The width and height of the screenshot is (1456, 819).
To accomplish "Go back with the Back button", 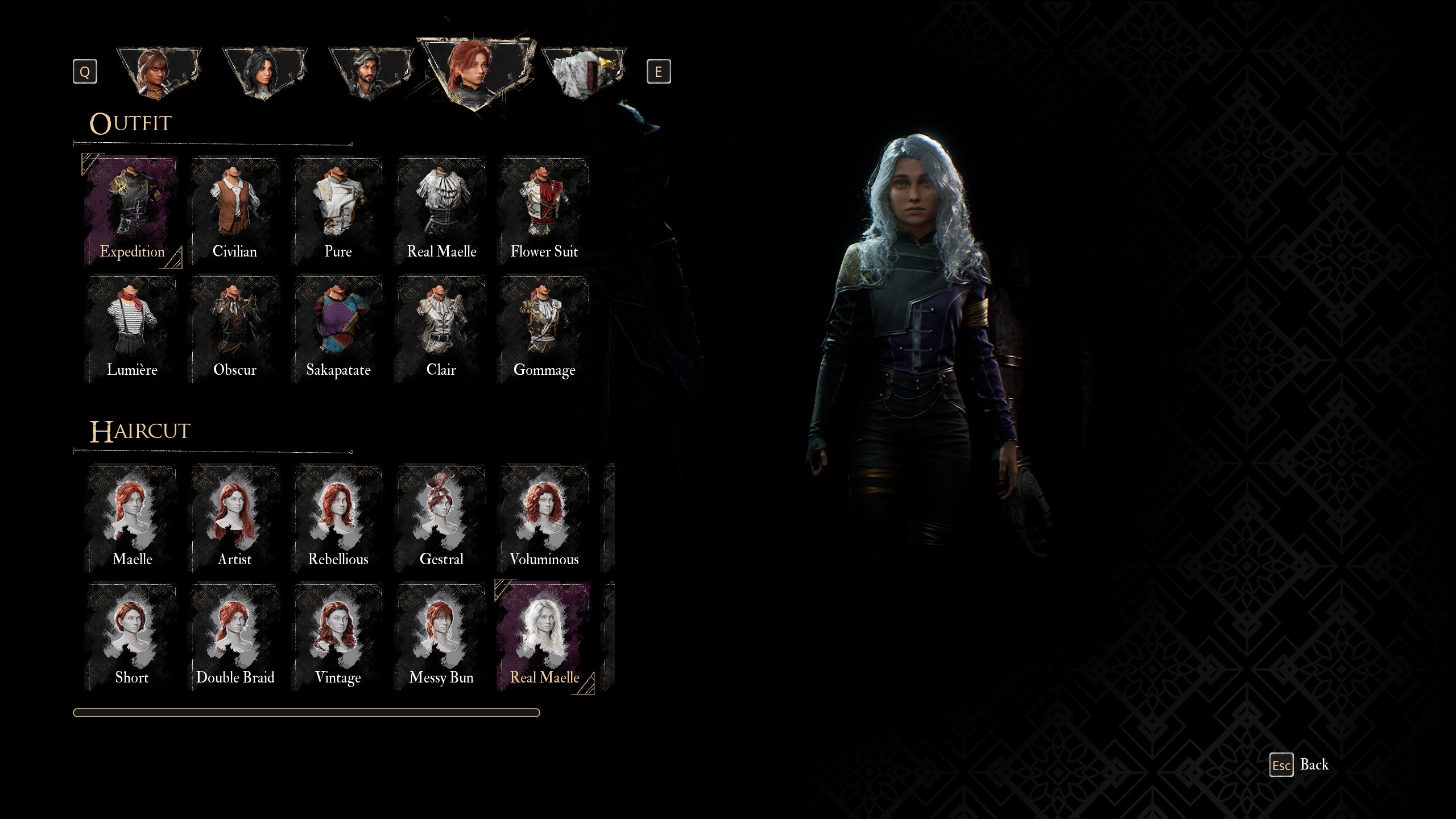I will (1300, 765).
